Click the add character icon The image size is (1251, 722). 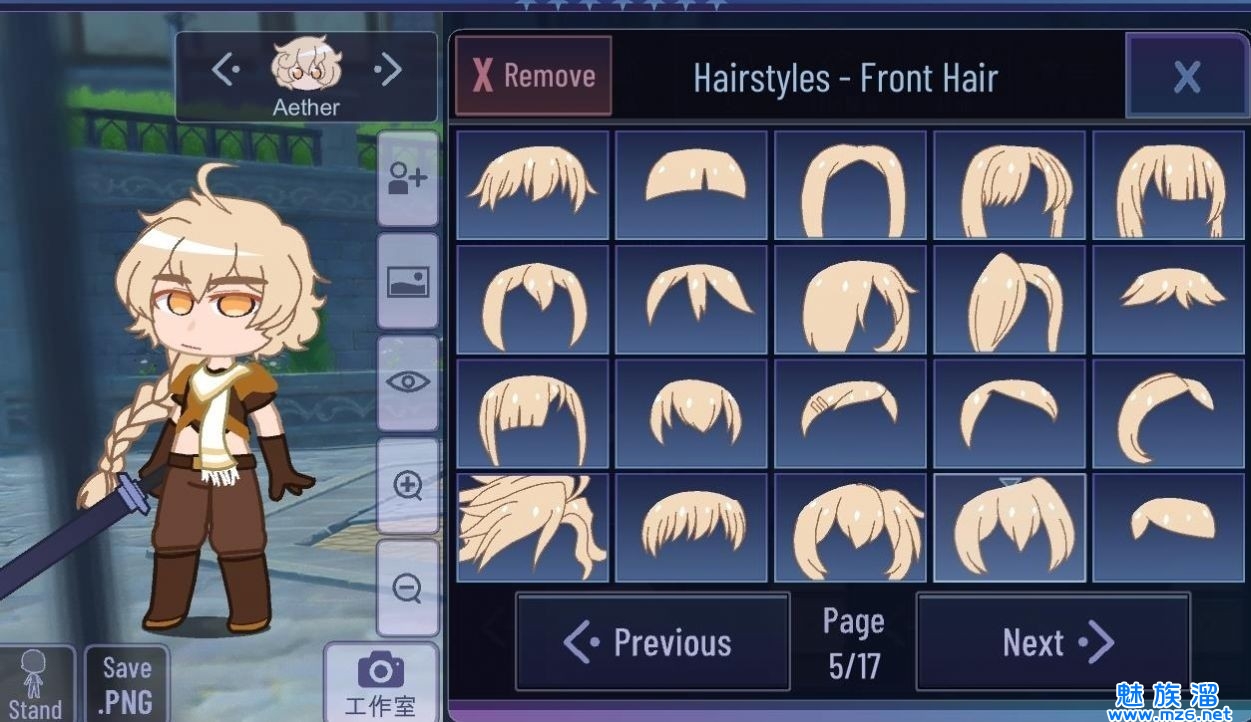[x=407, y=180]
